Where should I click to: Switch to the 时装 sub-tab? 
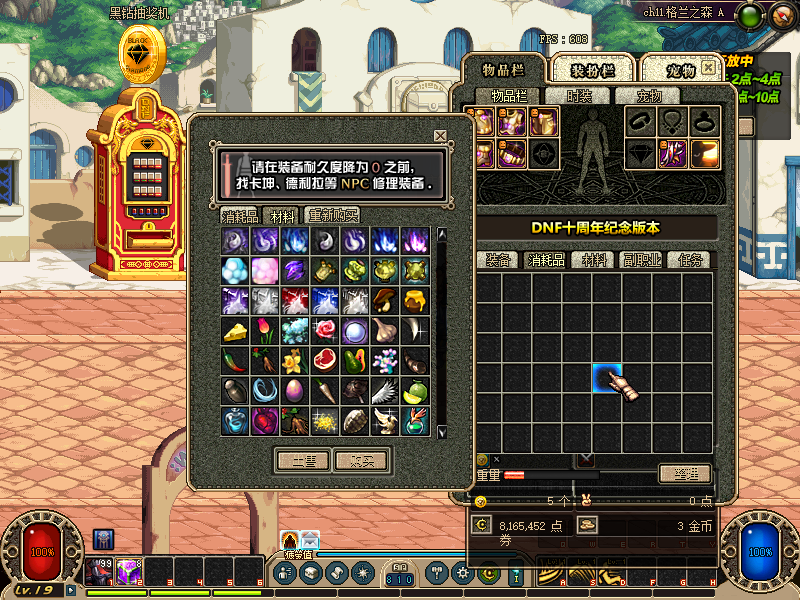pos(578,96)
